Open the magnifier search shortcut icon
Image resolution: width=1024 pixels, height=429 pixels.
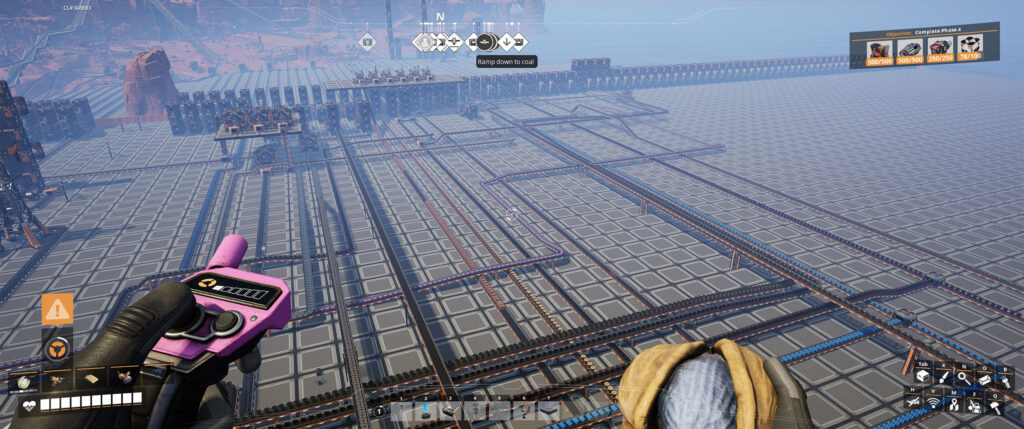pyautogui.click(x=962, y=377)
